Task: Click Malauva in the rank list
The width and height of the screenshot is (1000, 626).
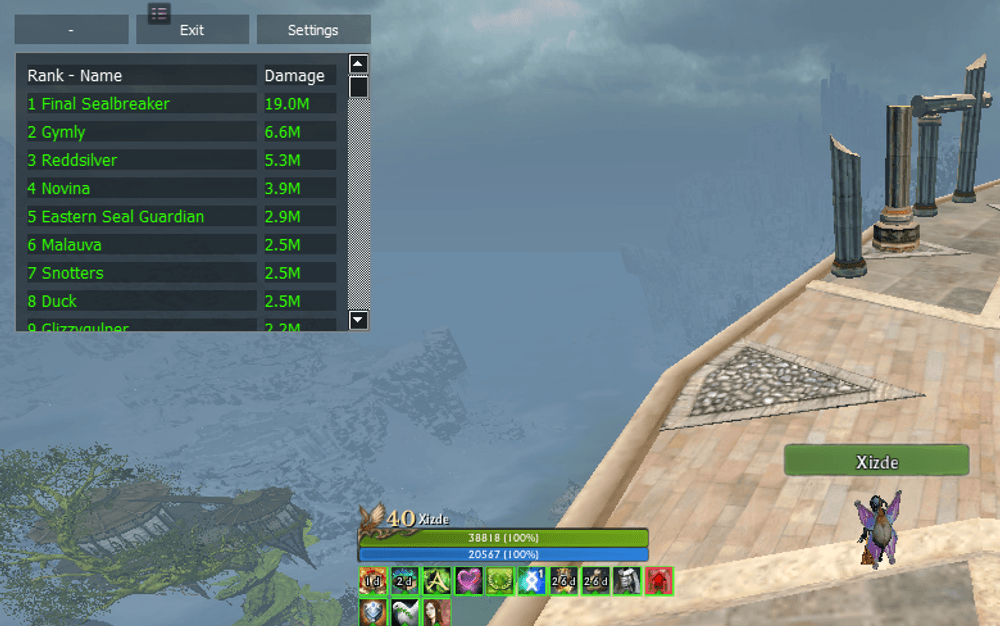Action: click(x=141, y=245)
